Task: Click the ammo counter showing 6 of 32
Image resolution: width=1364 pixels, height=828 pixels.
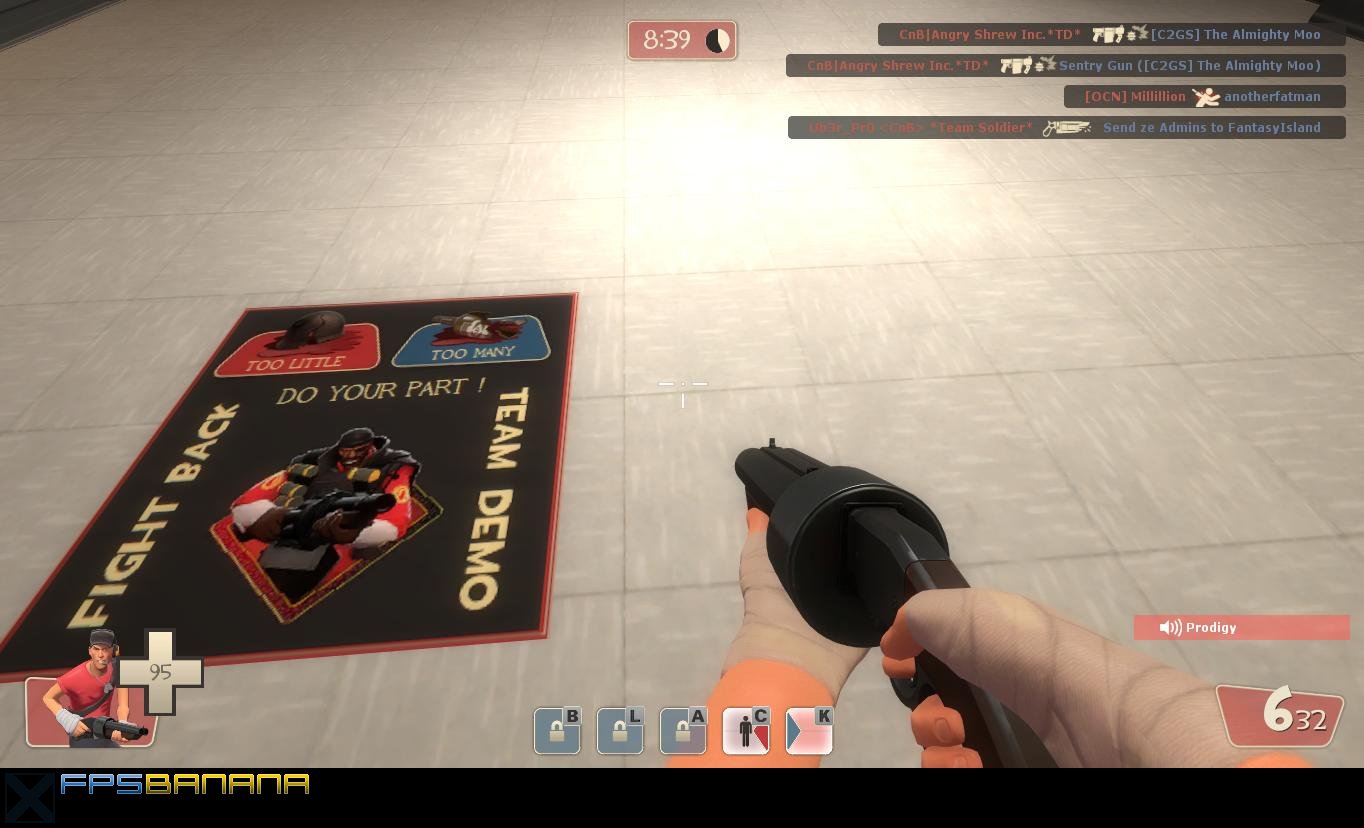Action: click(1287, 714)
